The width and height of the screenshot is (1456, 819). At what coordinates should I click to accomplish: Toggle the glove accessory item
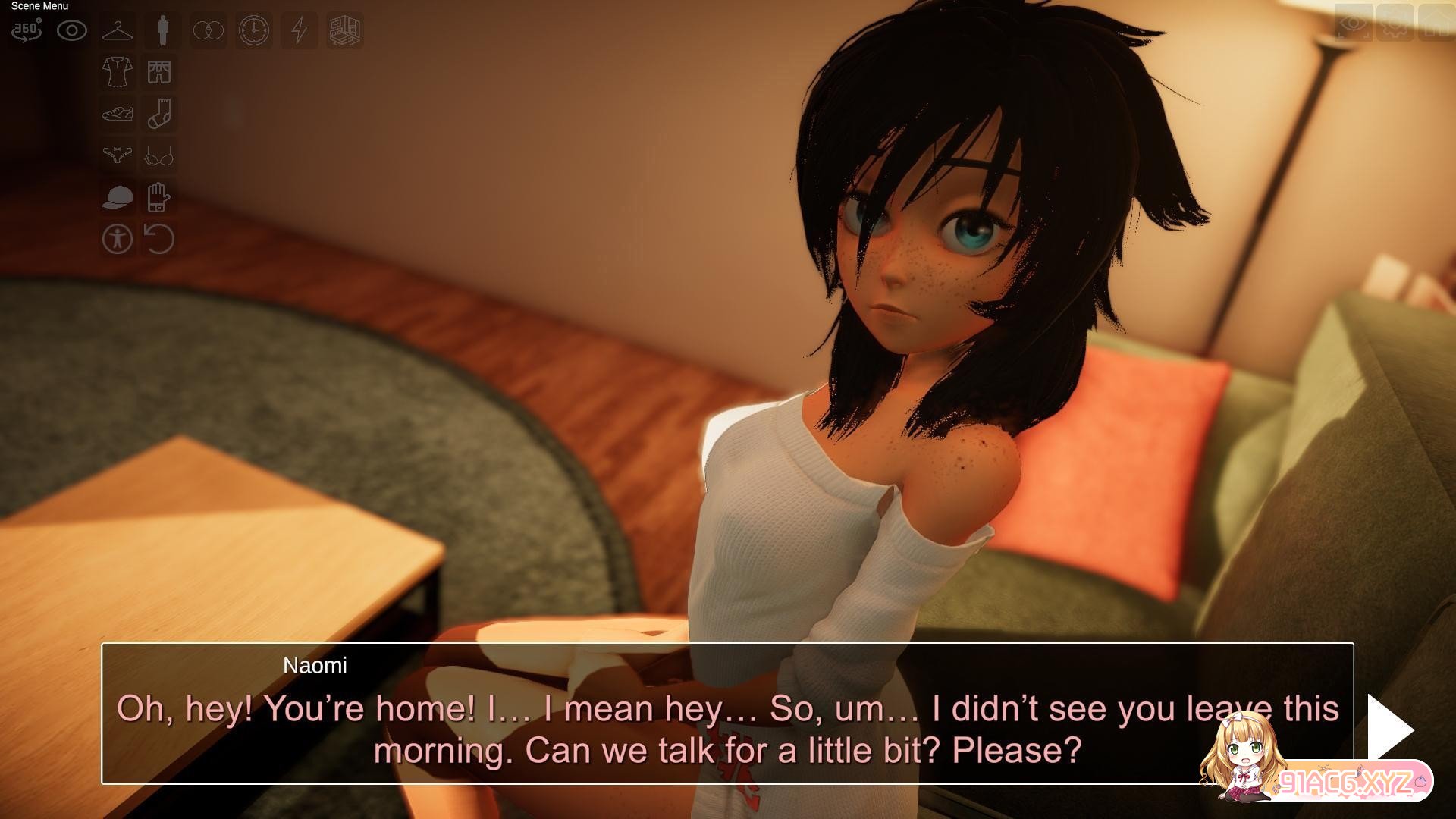pyautogui.click(x=158, y=197)
